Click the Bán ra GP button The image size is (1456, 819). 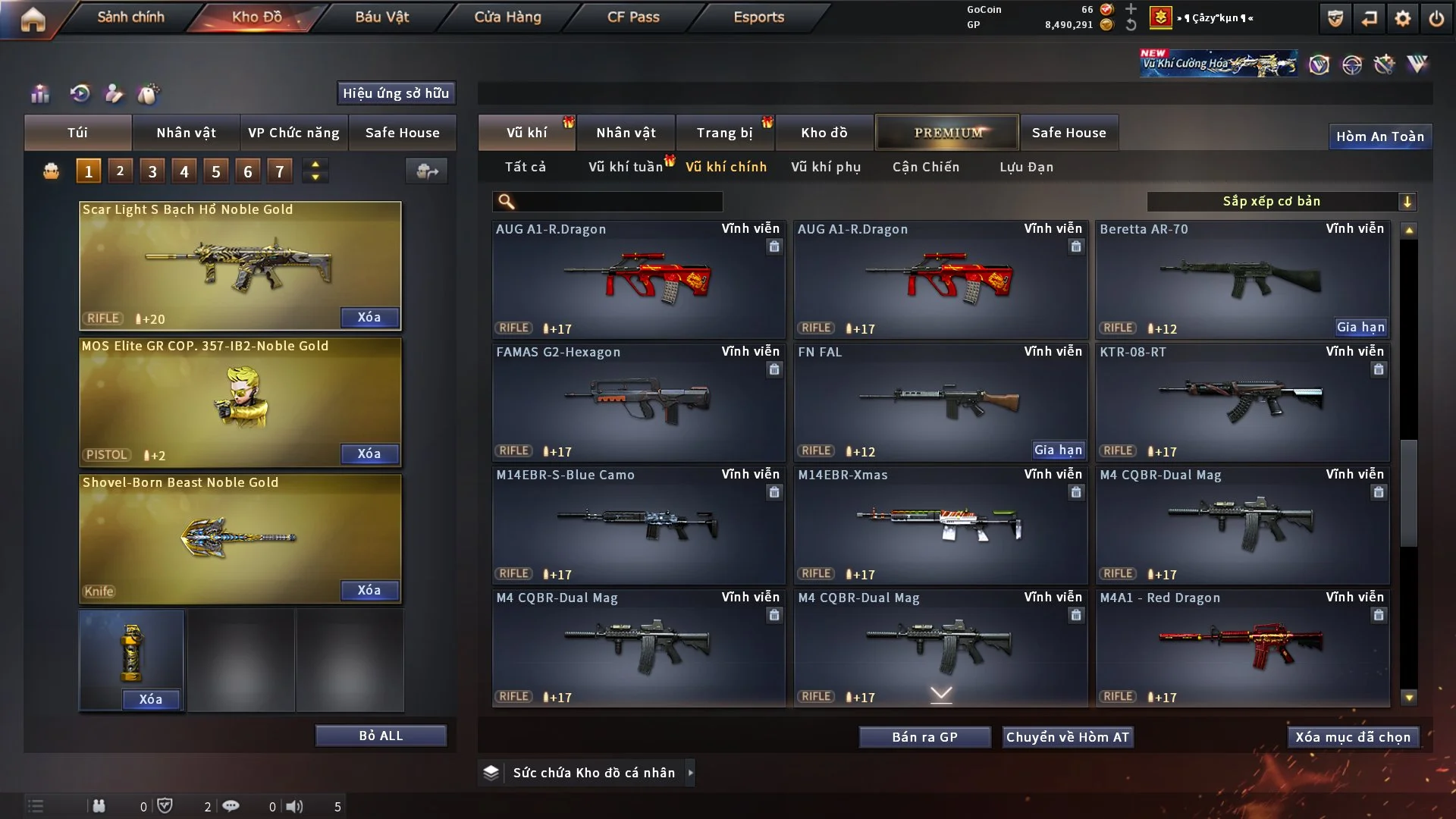tap(924, 737)
